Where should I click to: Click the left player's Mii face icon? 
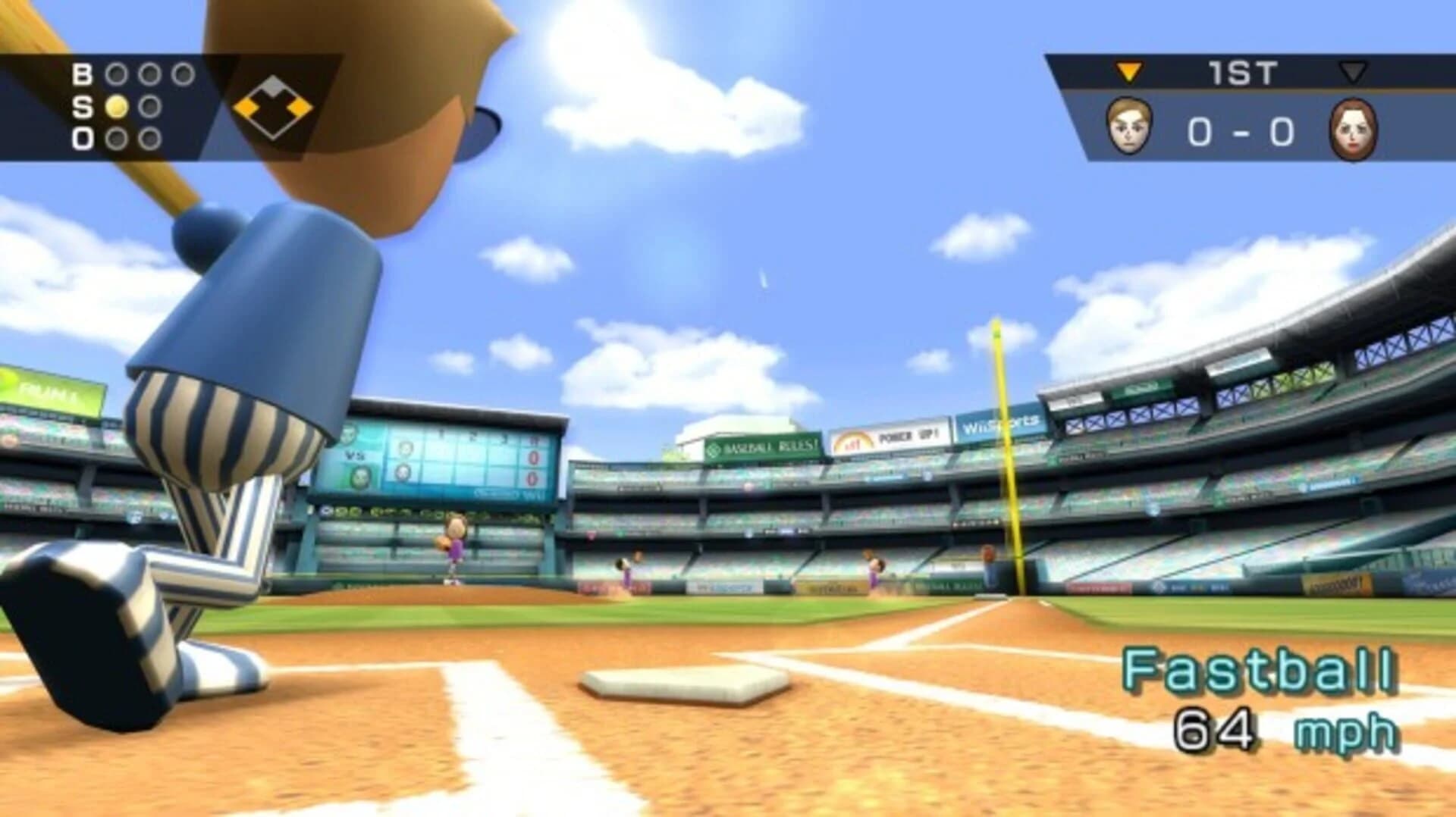[1128, 127]
